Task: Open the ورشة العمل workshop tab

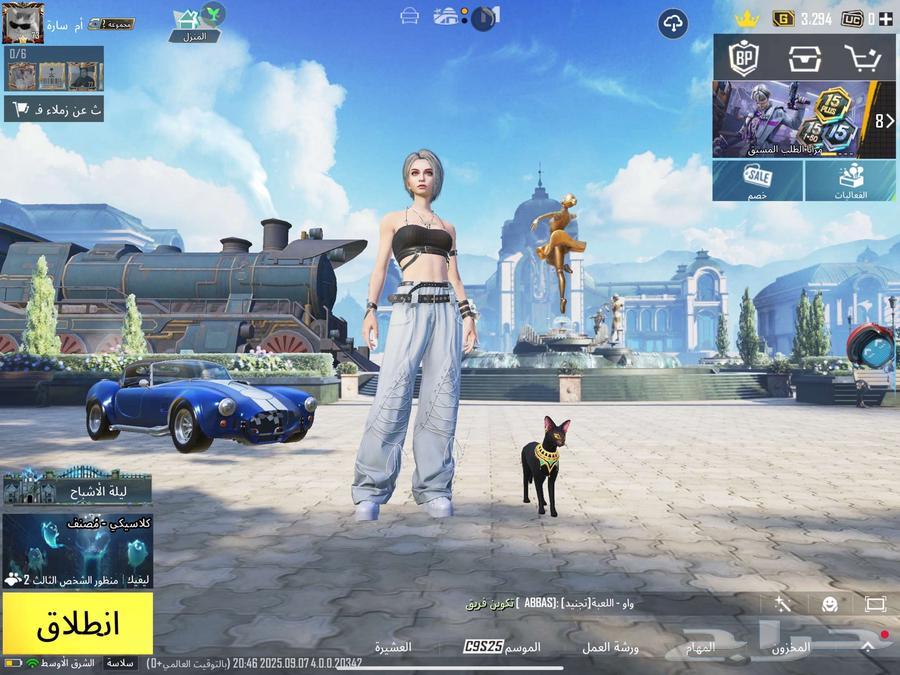Action: pyautogui.click(x=611, y=647)
